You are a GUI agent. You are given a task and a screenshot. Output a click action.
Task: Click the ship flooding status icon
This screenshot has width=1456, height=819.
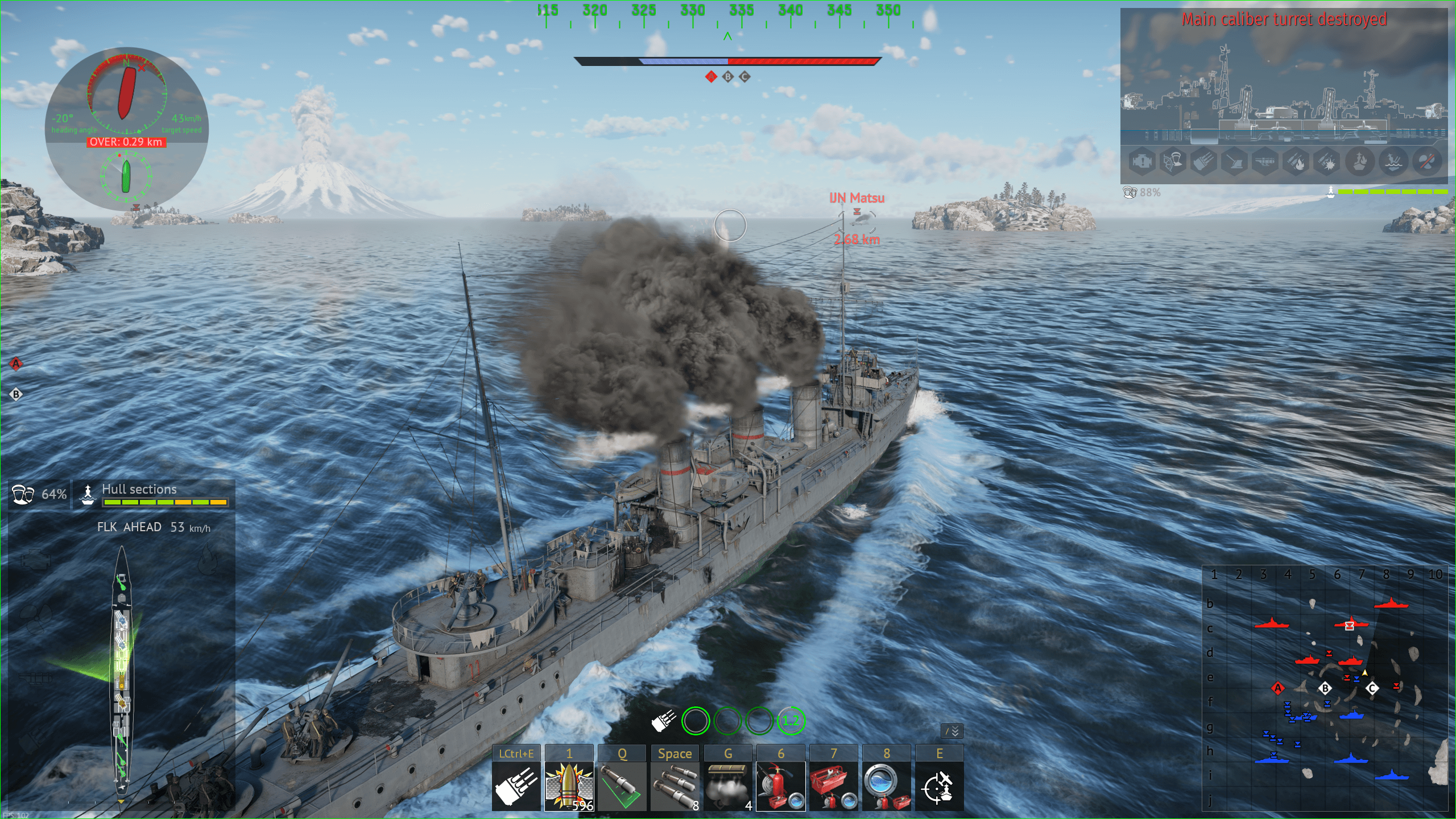pos(1393,163)
